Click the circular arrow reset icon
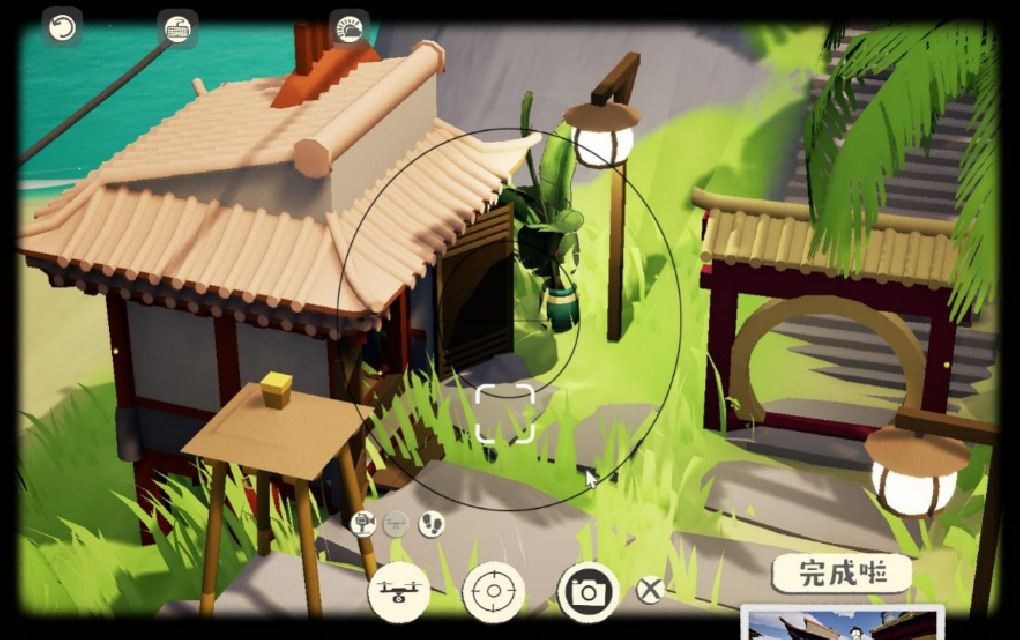Screen dimensions: 1020x640 pyautogui.click(x=62, y=28)
